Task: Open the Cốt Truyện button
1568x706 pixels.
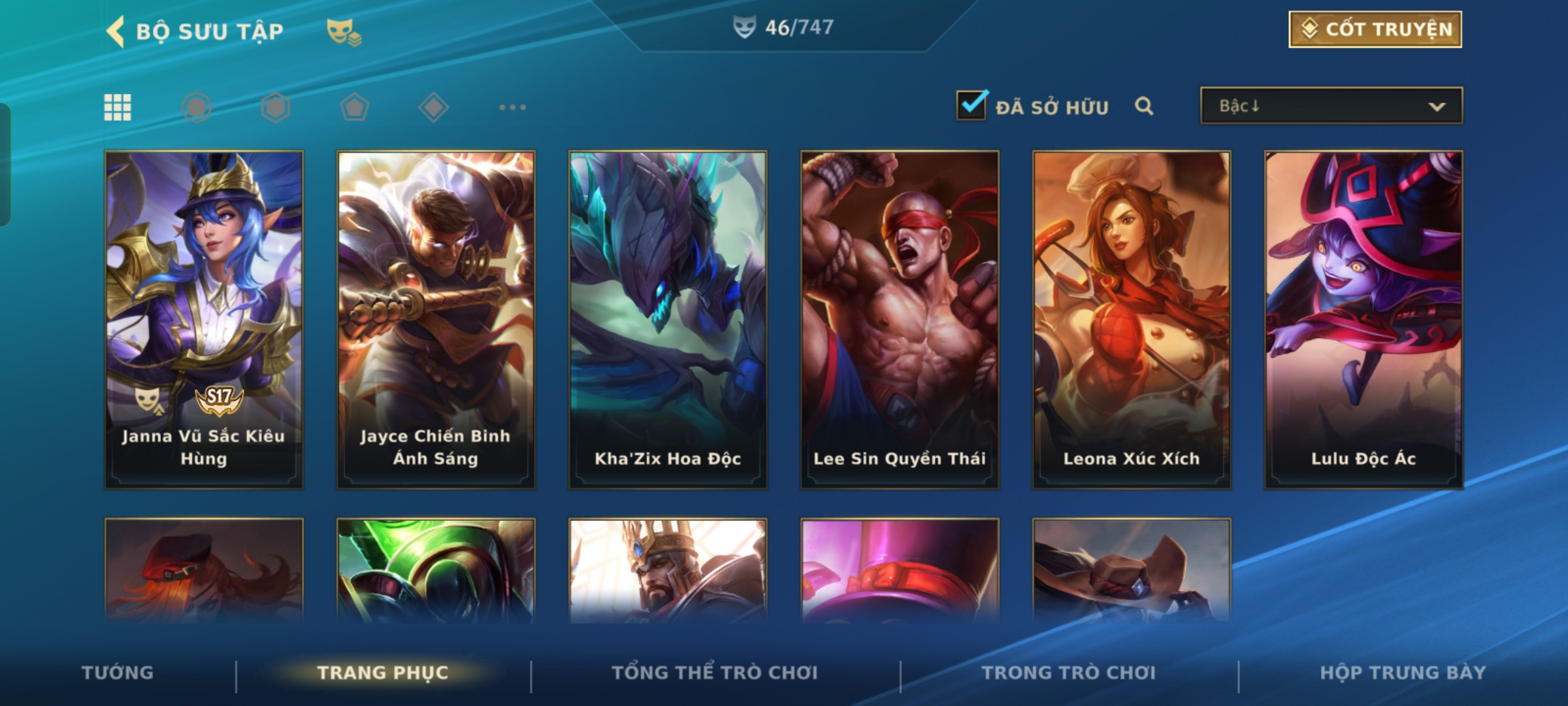Action: [x=1375, y=29]
